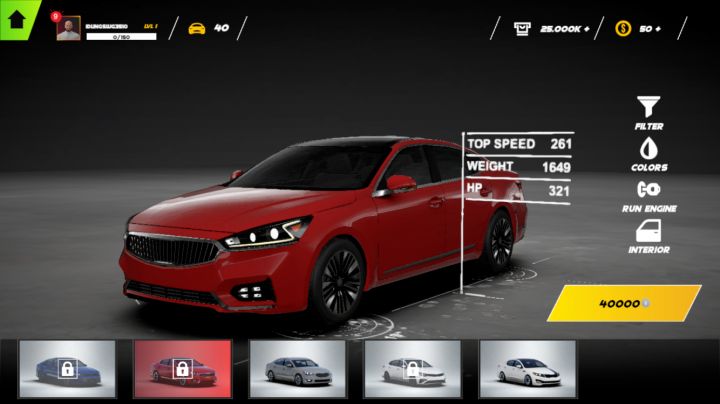Open the car Filter
Image resolution: width=720 pixels, height=404 pixels.
(x=648, y=112)
